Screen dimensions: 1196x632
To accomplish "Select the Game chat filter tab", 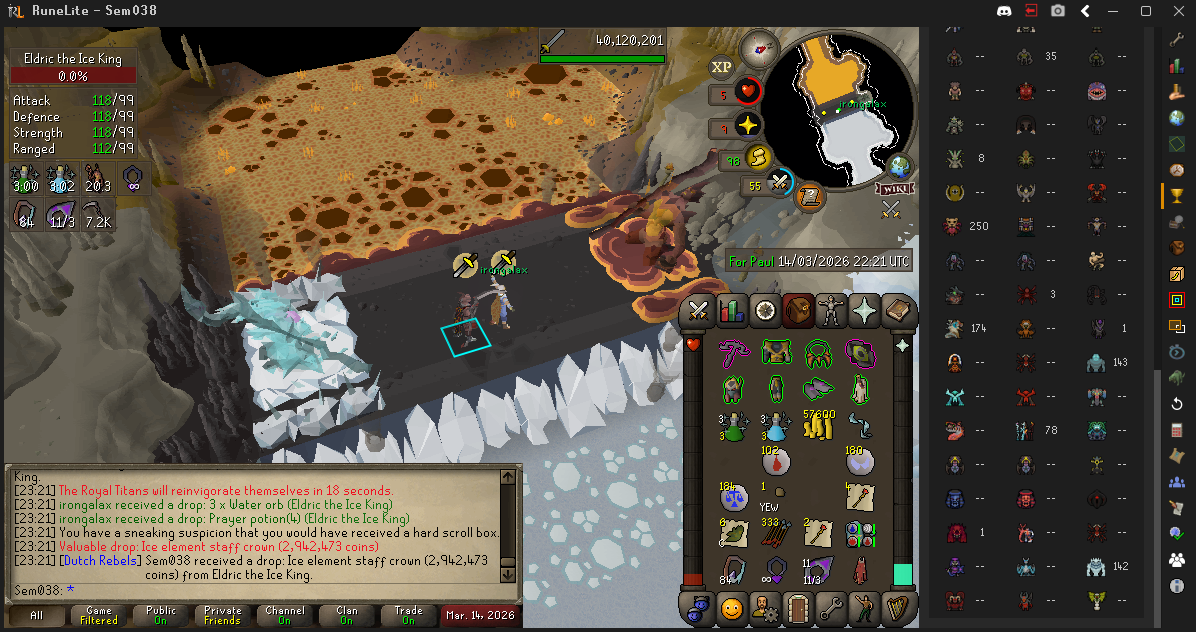I will coord(99,615).
